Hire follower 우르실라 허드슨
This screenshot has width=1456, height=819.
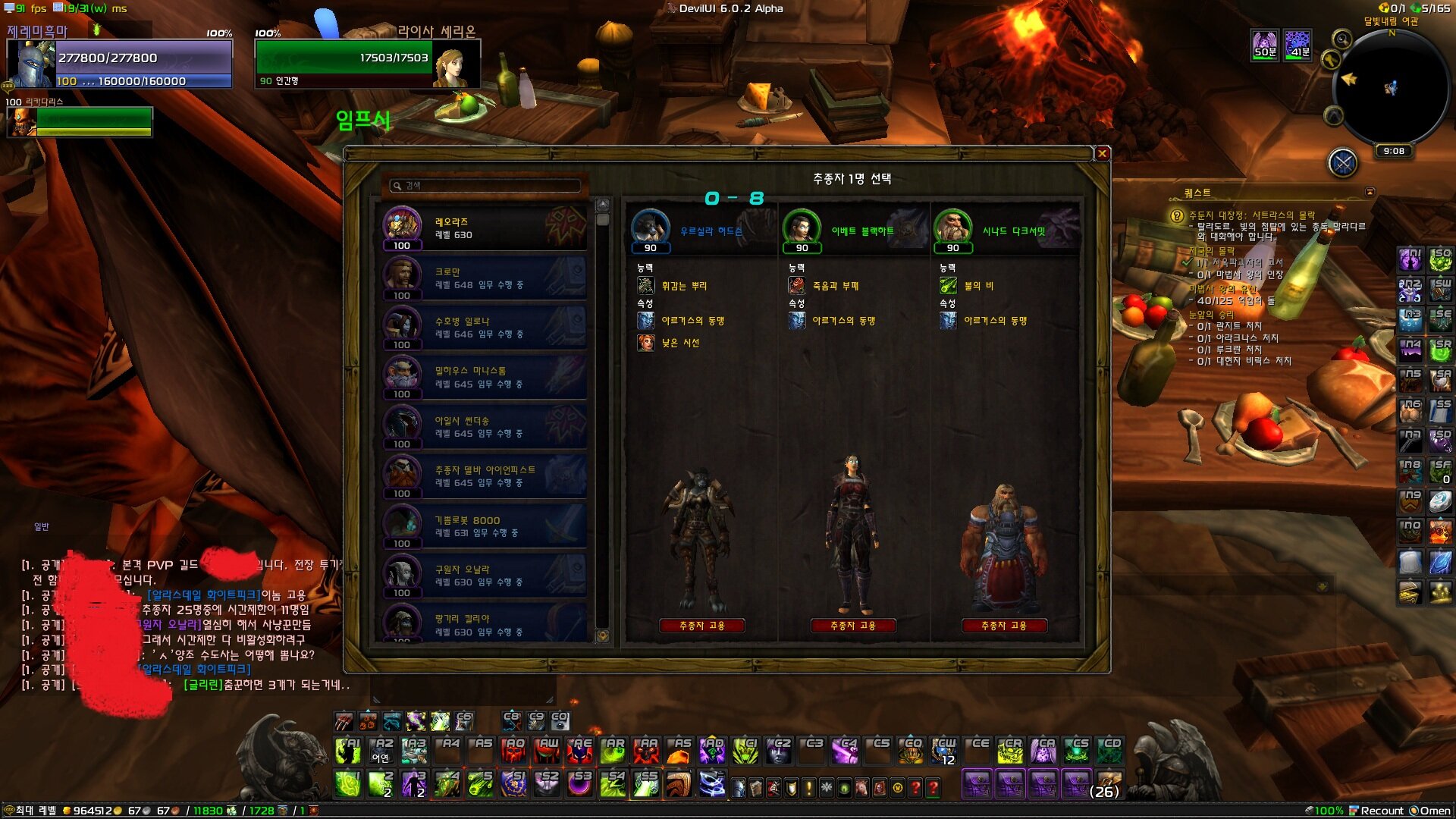pyautogui.click(x=701, y=626)
